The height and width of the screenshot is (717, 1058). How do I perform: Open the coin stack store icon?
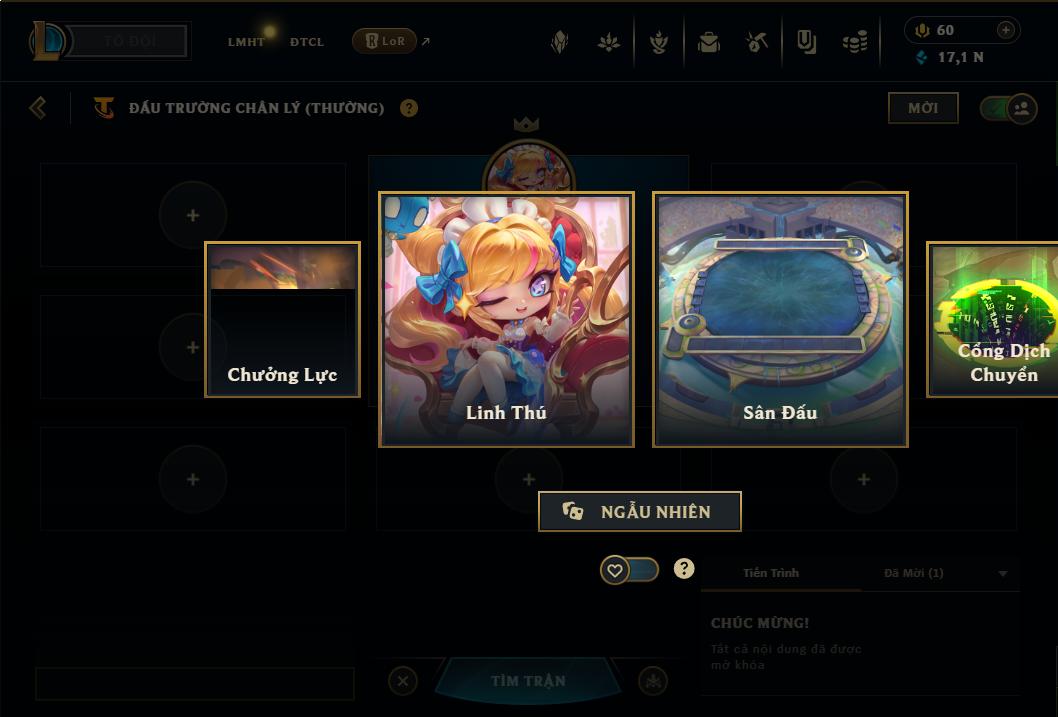click(x=854, y=42)
